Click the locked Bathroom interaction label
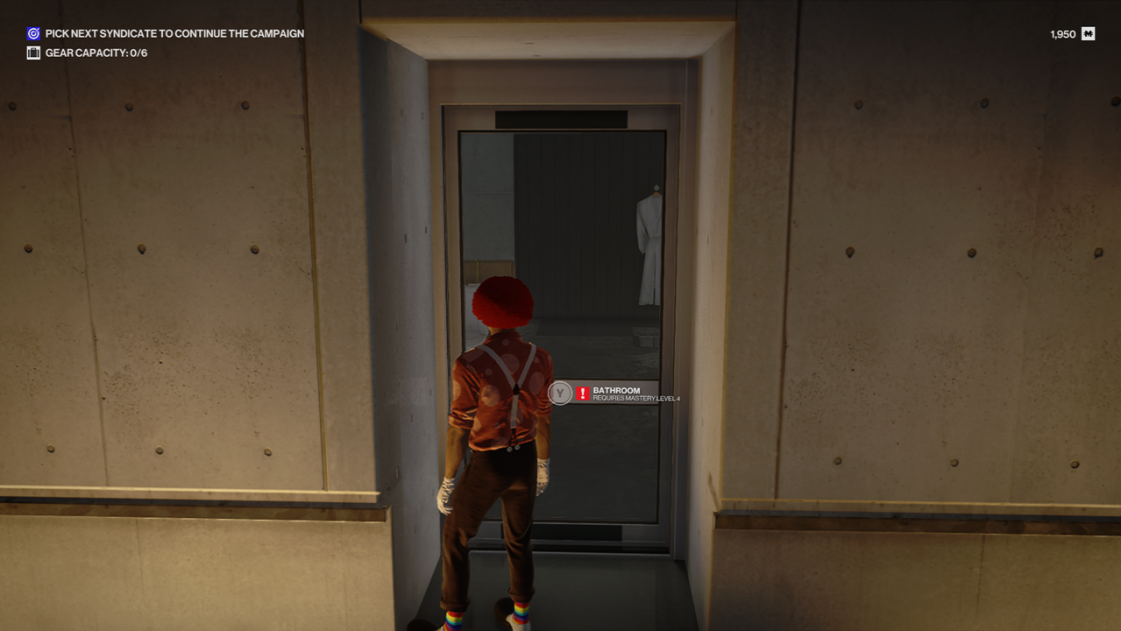The width and height of the screenshot is (1121, 631). click(617, 393)
